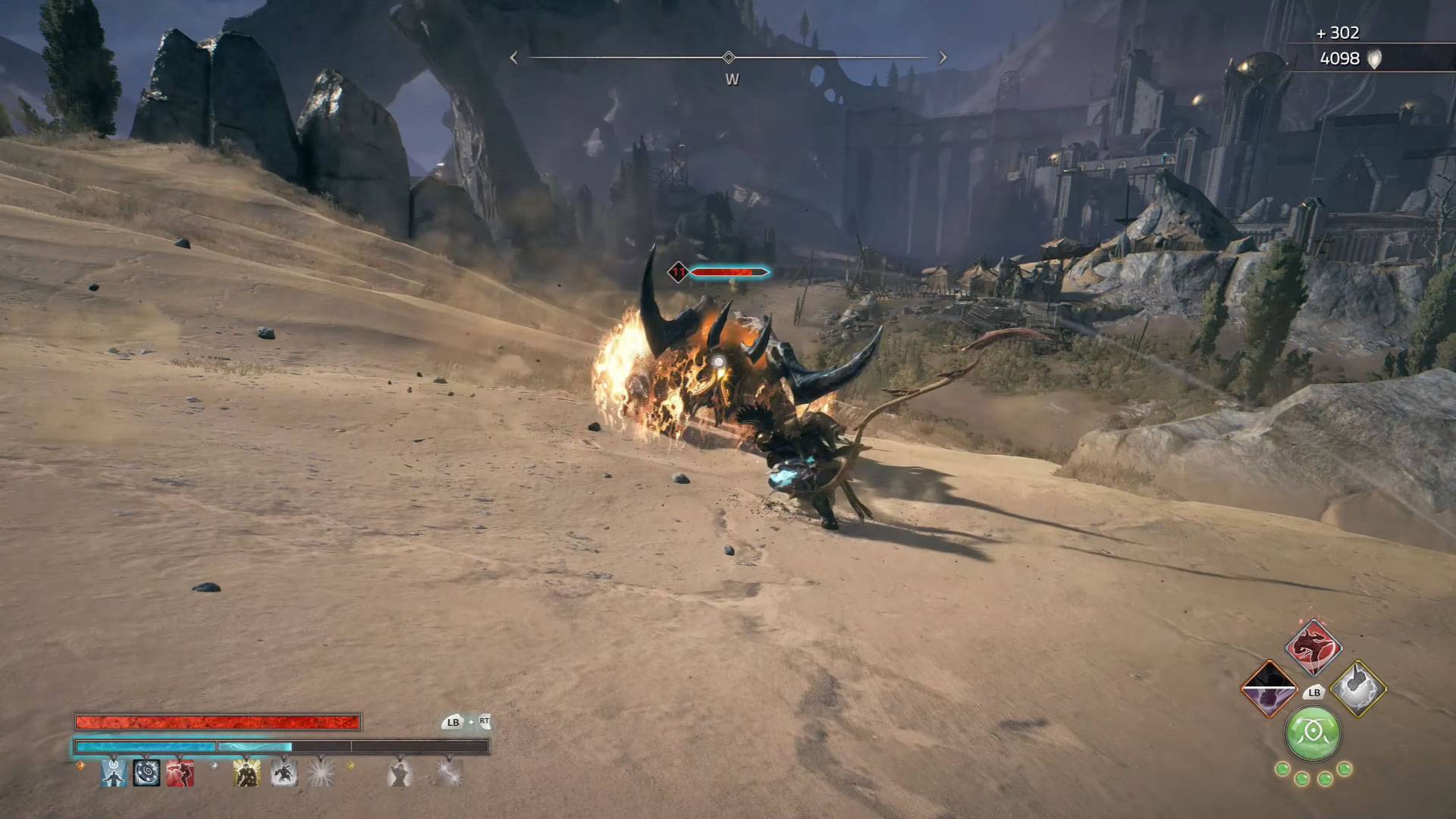Click the blue meditating figure skill icon

[115, 773]
